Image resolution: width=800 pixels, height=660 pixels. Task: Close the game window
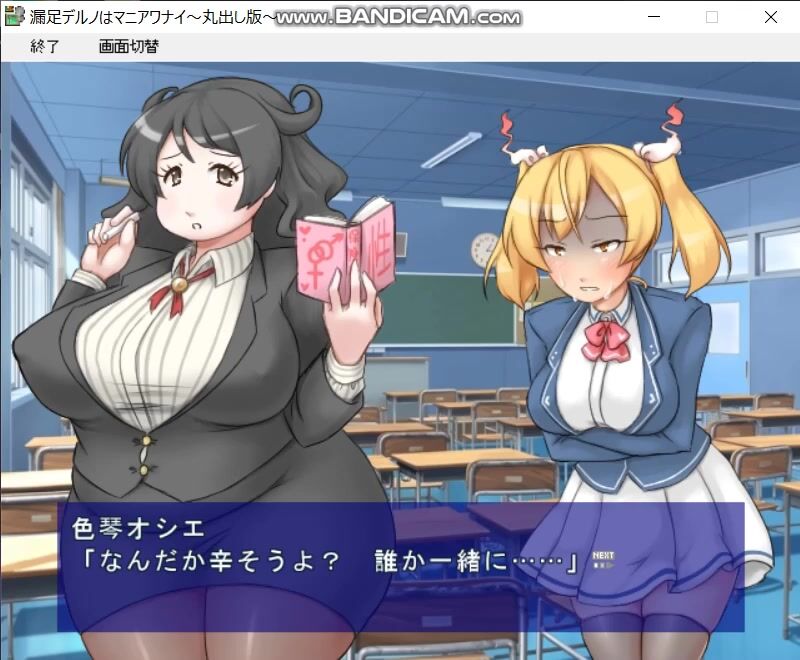[770, 17]
